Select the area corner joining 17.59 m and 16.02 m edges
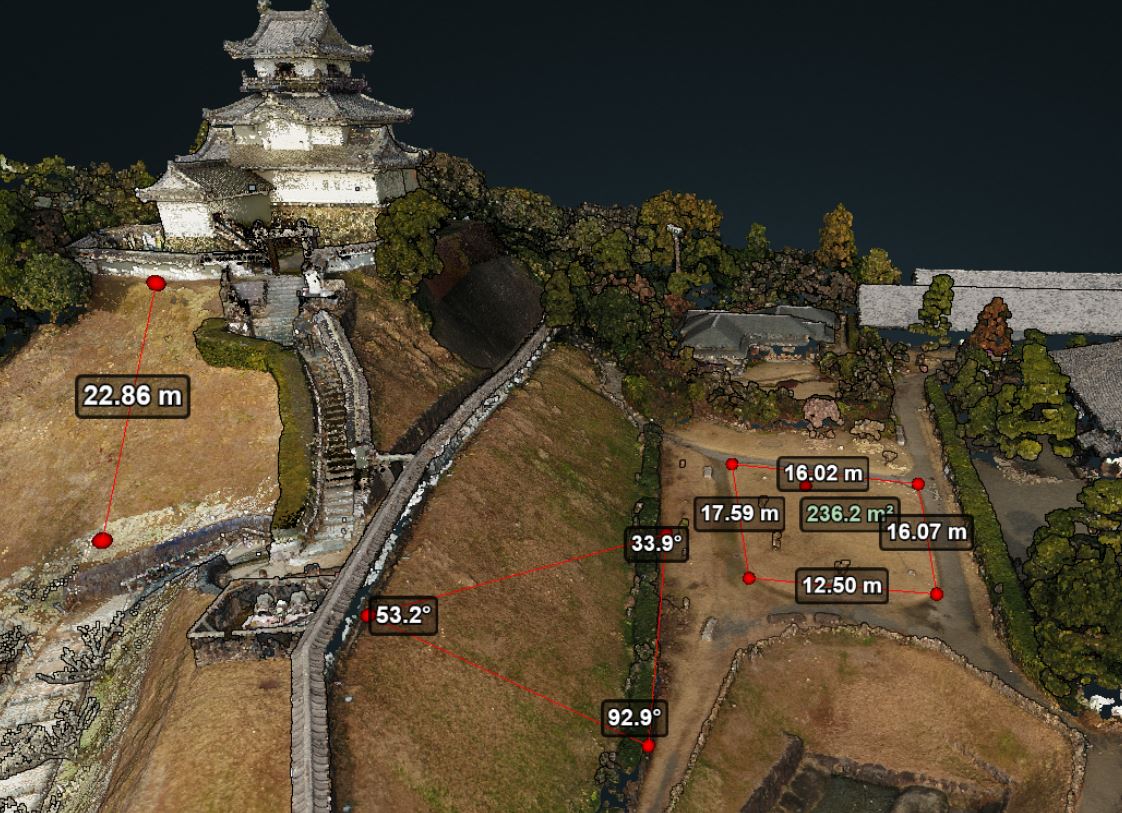1122x813 pixels. click(x=732, y=464)
